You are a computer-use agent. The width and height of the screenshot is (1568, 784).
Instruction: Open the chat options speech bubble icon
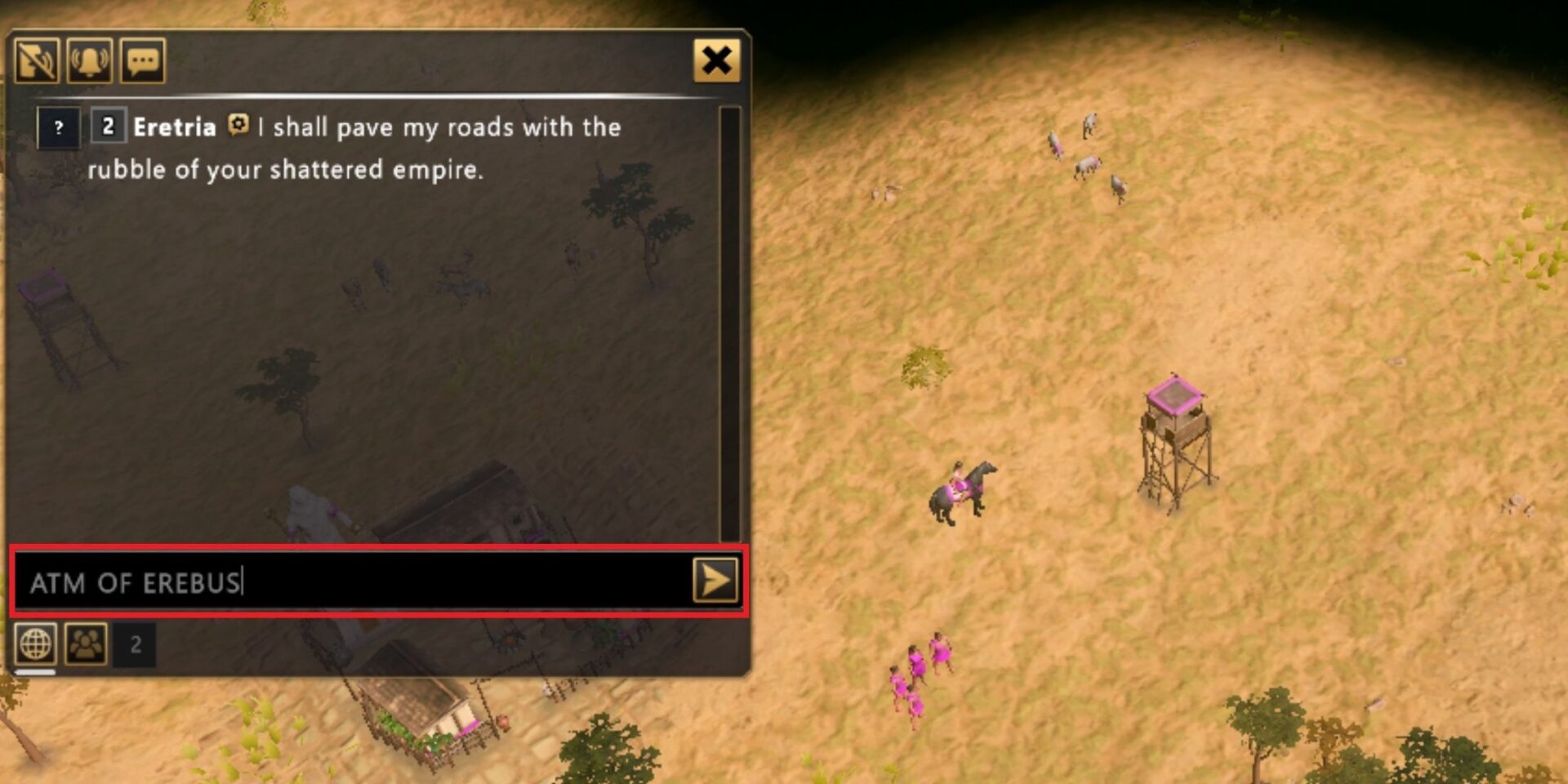pos(142,60)
